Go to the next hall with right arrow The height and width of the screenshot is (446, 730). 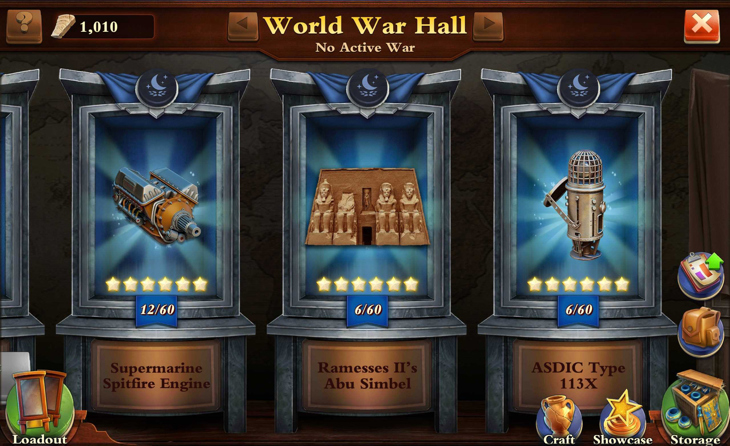488,25
